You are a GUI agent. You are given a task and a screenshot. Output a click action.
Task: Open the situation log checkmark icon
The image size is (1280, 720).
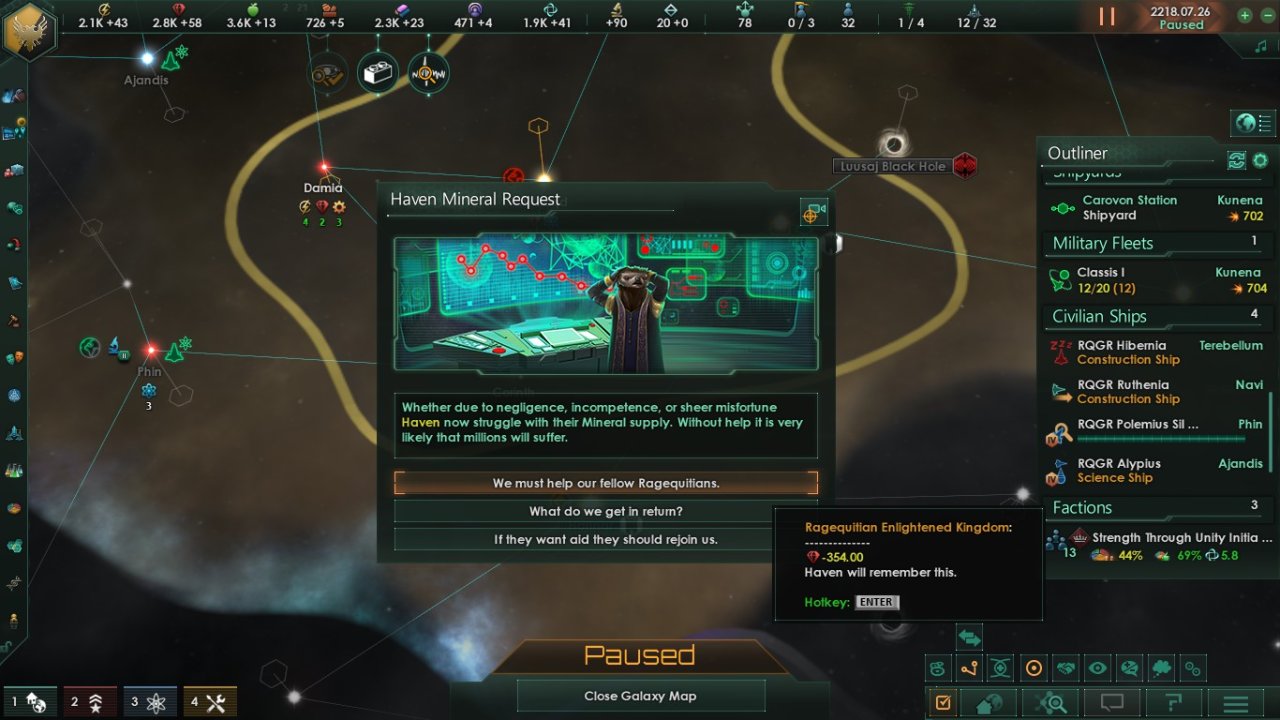coord(942,701)
